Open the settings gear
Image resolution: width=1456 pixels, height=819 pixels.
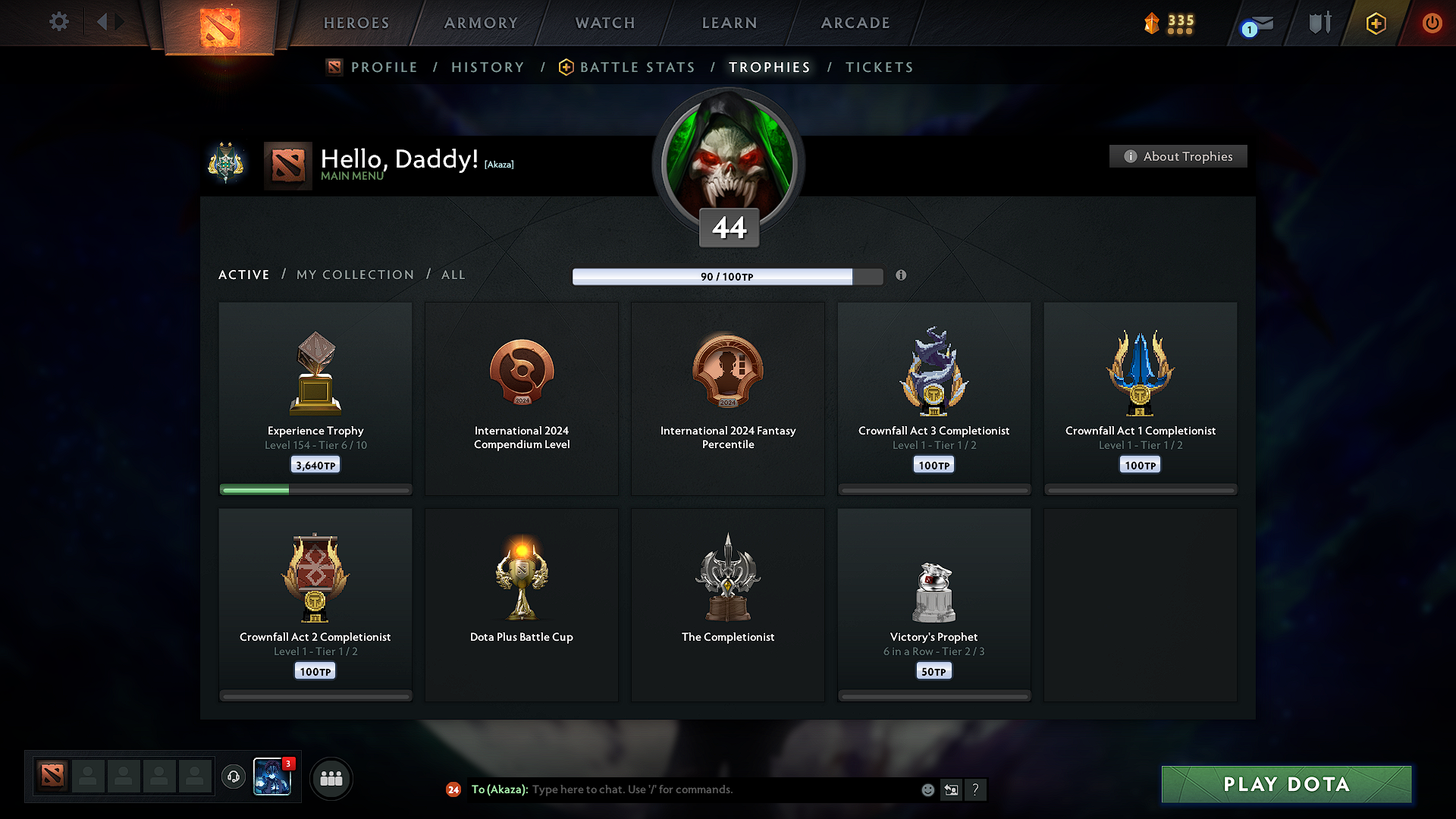click(x=58, y=22)
